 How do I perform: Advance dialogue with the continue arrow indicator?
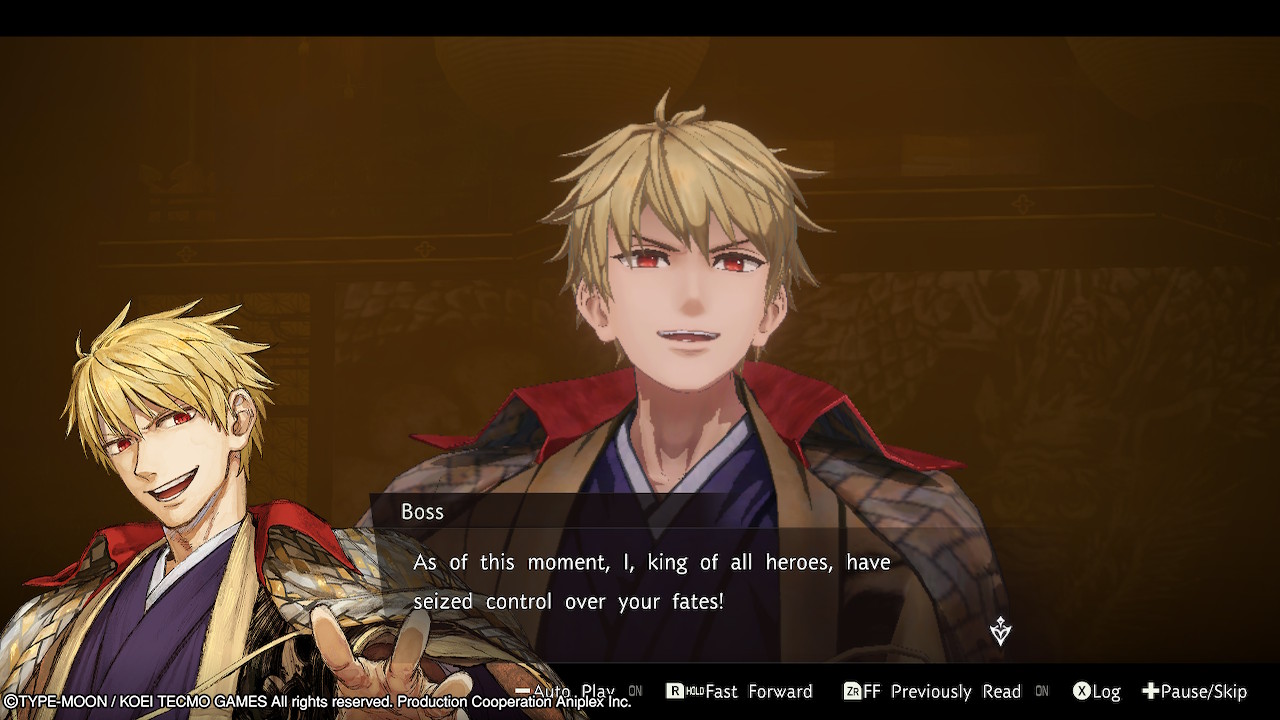click(1000, 631)
